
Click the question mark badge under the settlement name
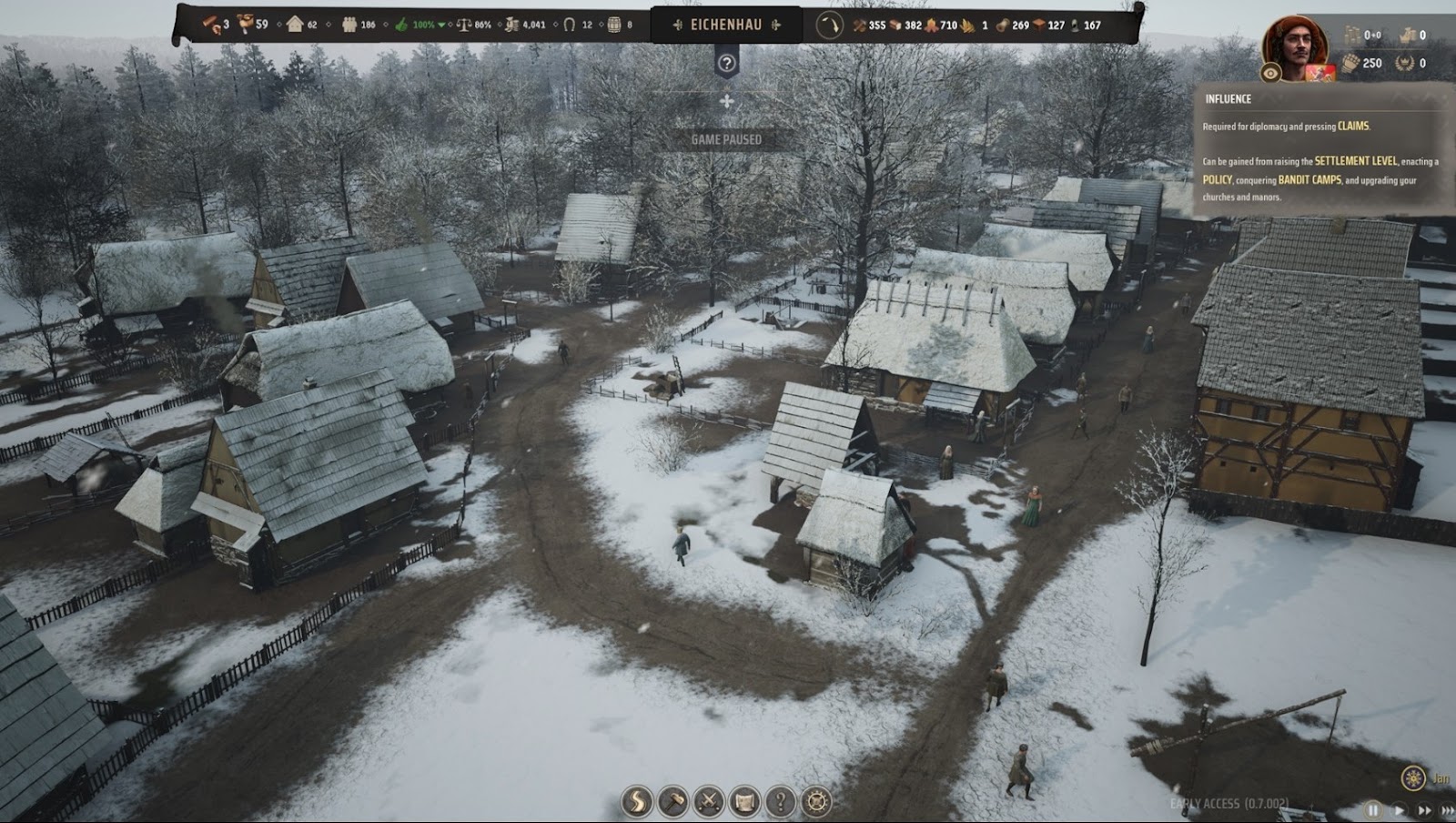[x=726, y=63]
